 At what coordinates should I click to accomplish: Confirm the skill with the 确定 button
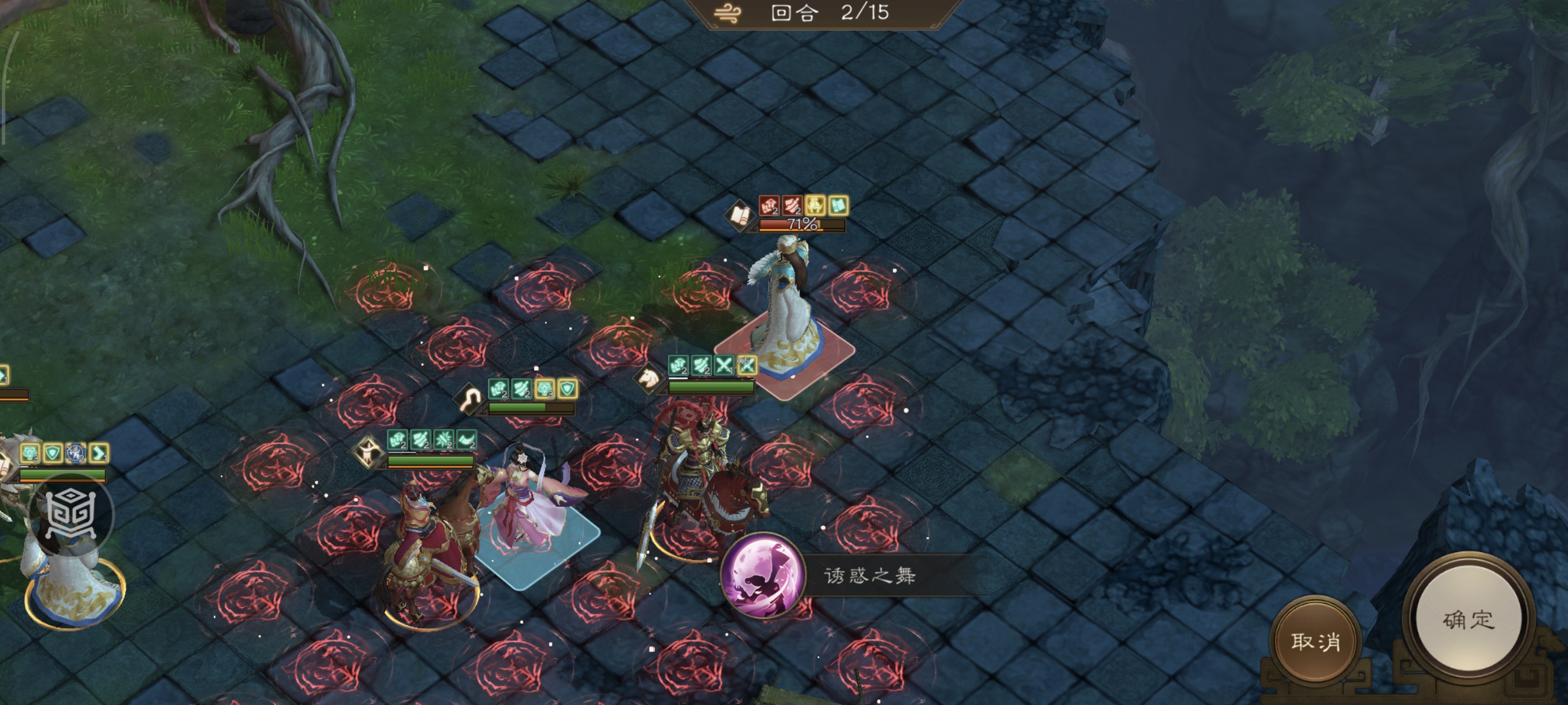tap(1468, 620)
